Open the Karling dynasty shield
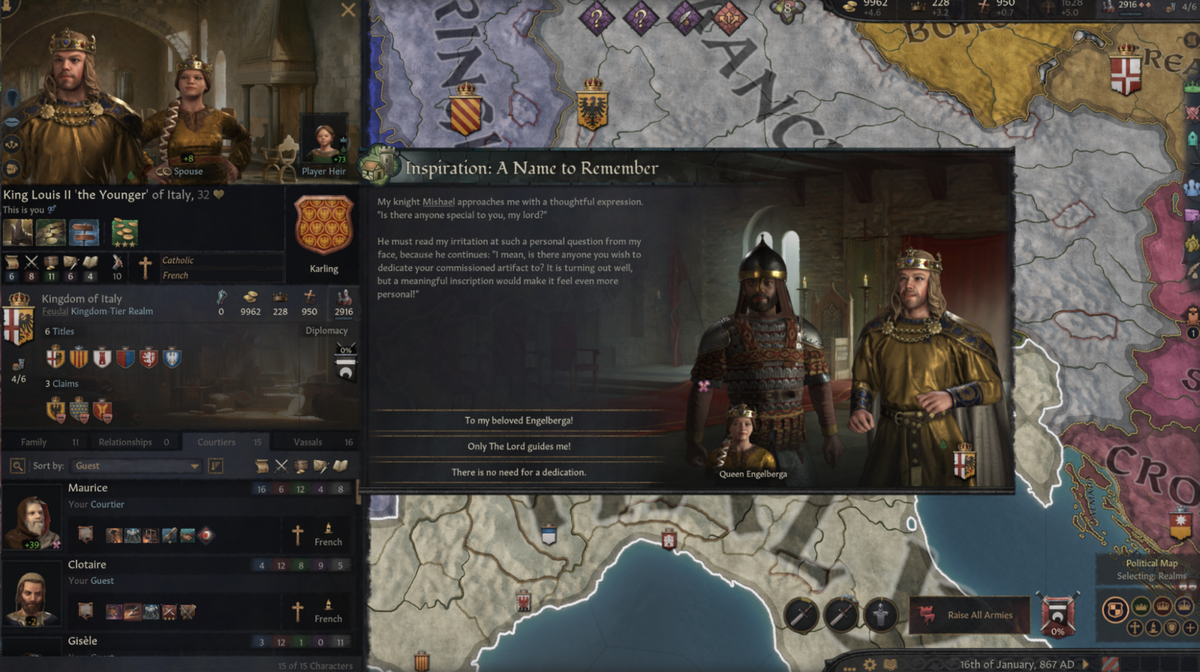Screen dimensions: 1200x672 pos(324,226)
